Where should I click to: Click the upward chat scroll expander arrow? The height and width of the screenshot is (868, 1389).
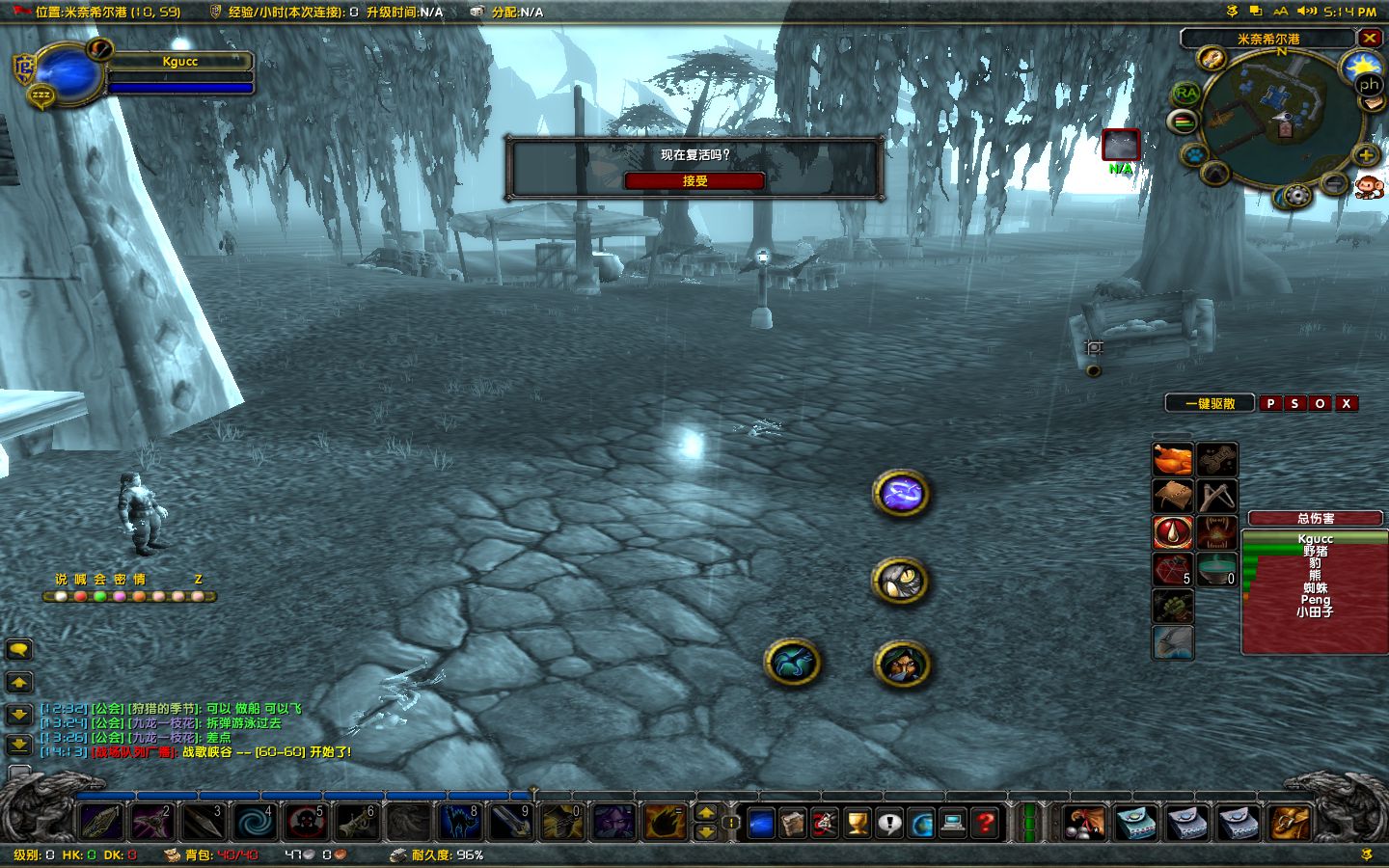coord(16,683)
